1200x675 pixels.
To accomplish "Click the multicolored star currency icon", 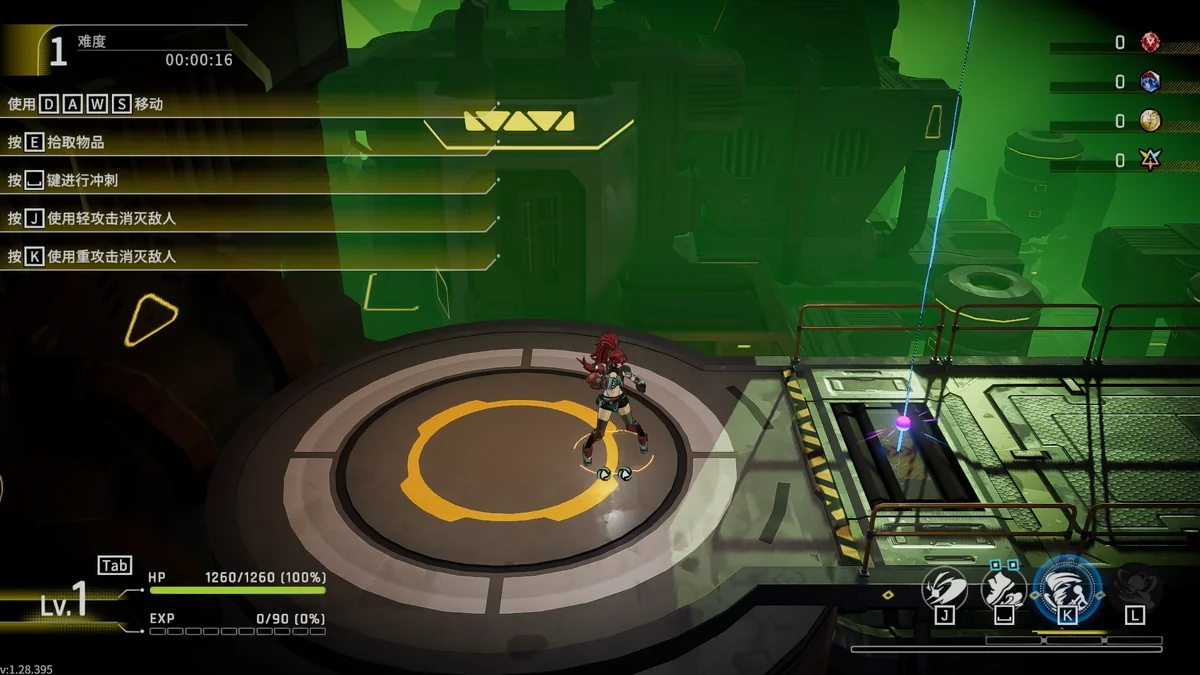I will pyautogui.click(x=1150, y=160).
